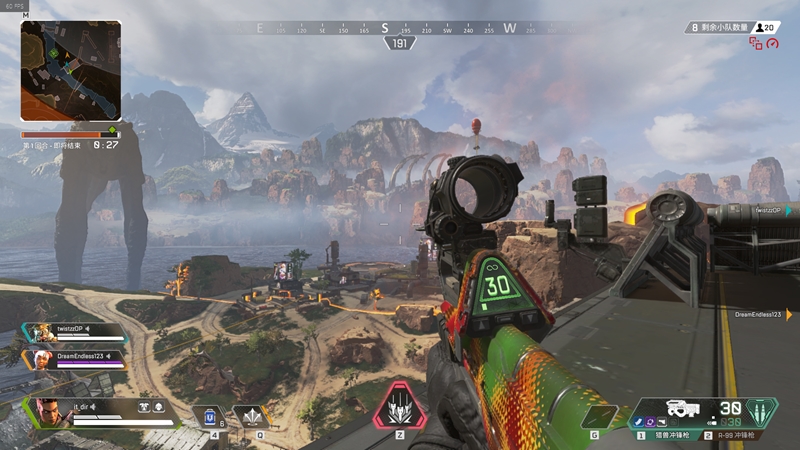Image resolution: width=800 pixels, height=450 pixels.
Task: Click your own it_dir legend portrait
Action: point(48,412)
